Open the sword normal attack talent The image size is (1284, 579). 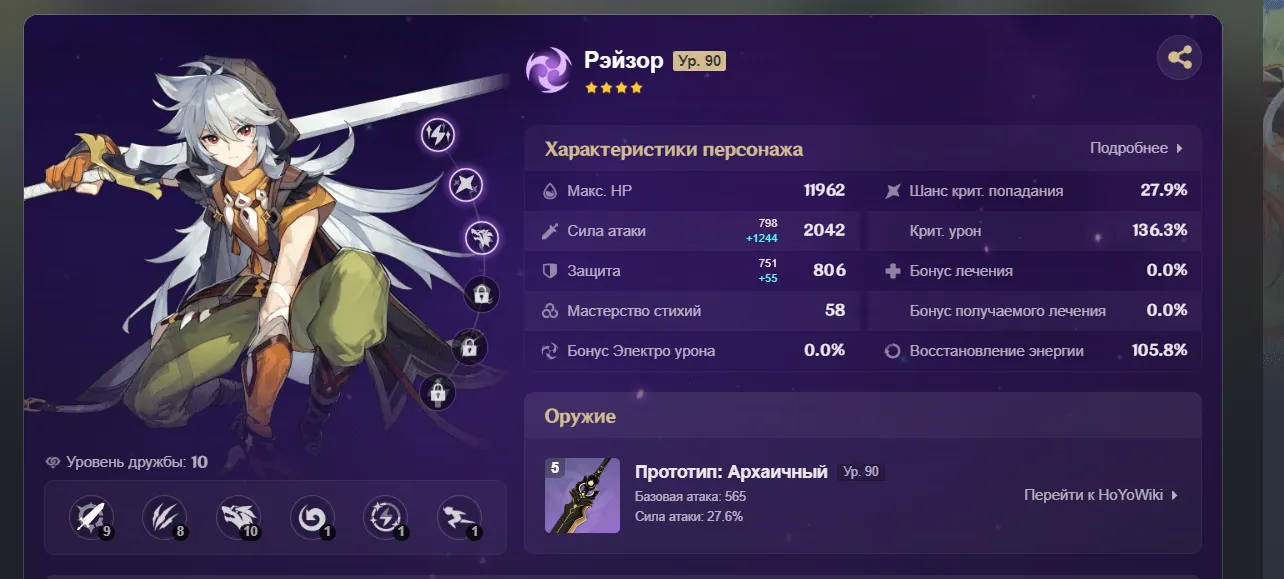click(x=91, y=518)
